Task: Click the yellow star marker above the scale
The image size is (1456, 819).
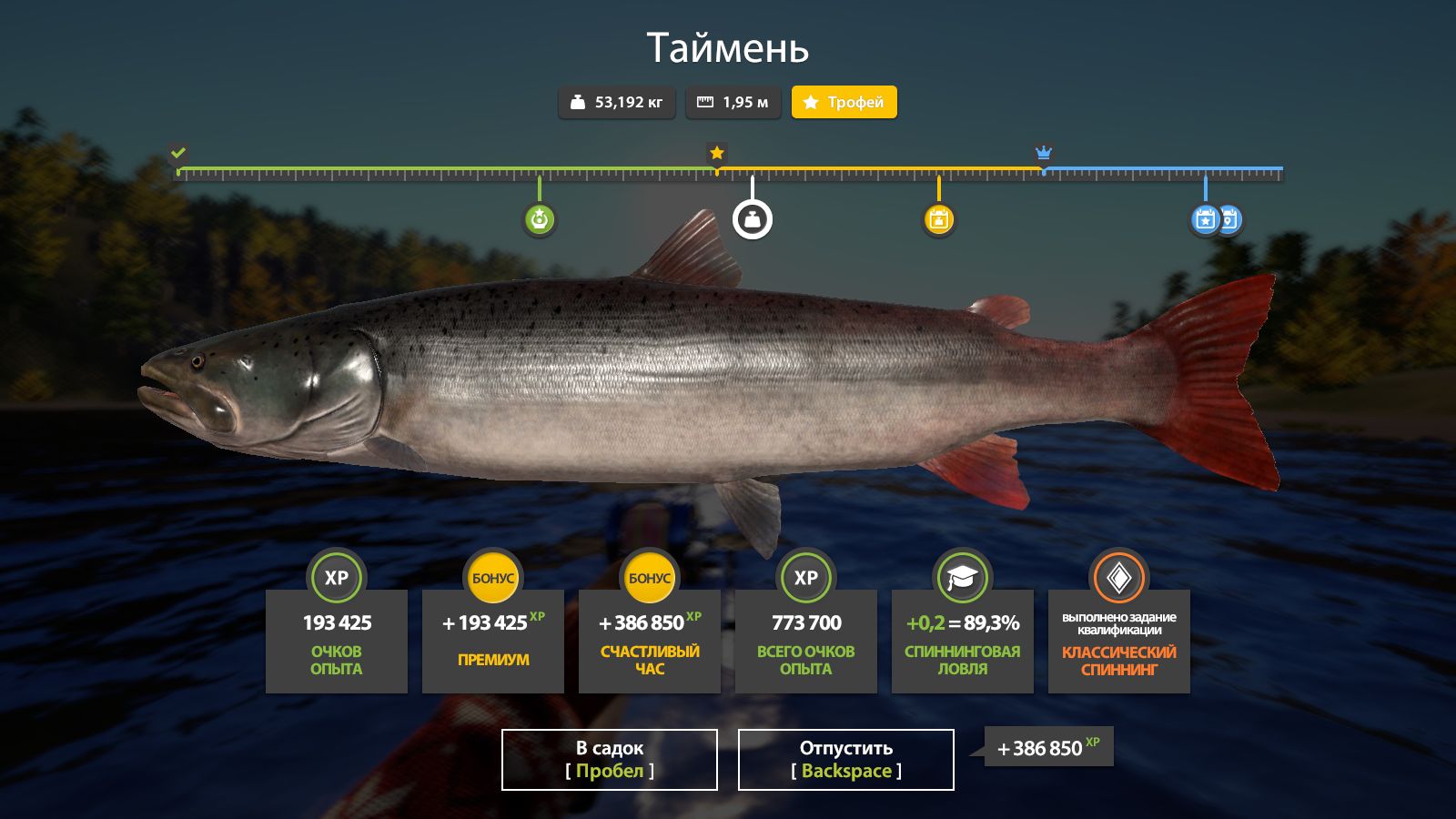Action: (715, 153)
